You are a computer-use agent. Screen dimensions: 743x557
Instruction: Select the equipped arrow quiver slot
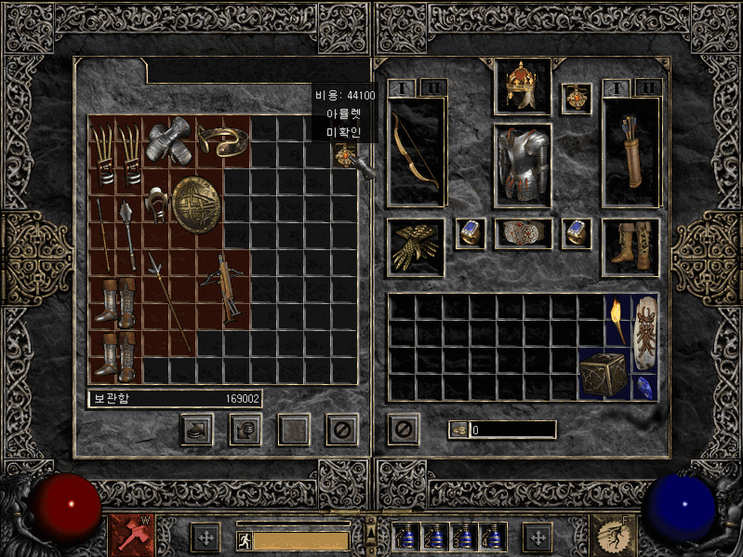pos(631,152)
